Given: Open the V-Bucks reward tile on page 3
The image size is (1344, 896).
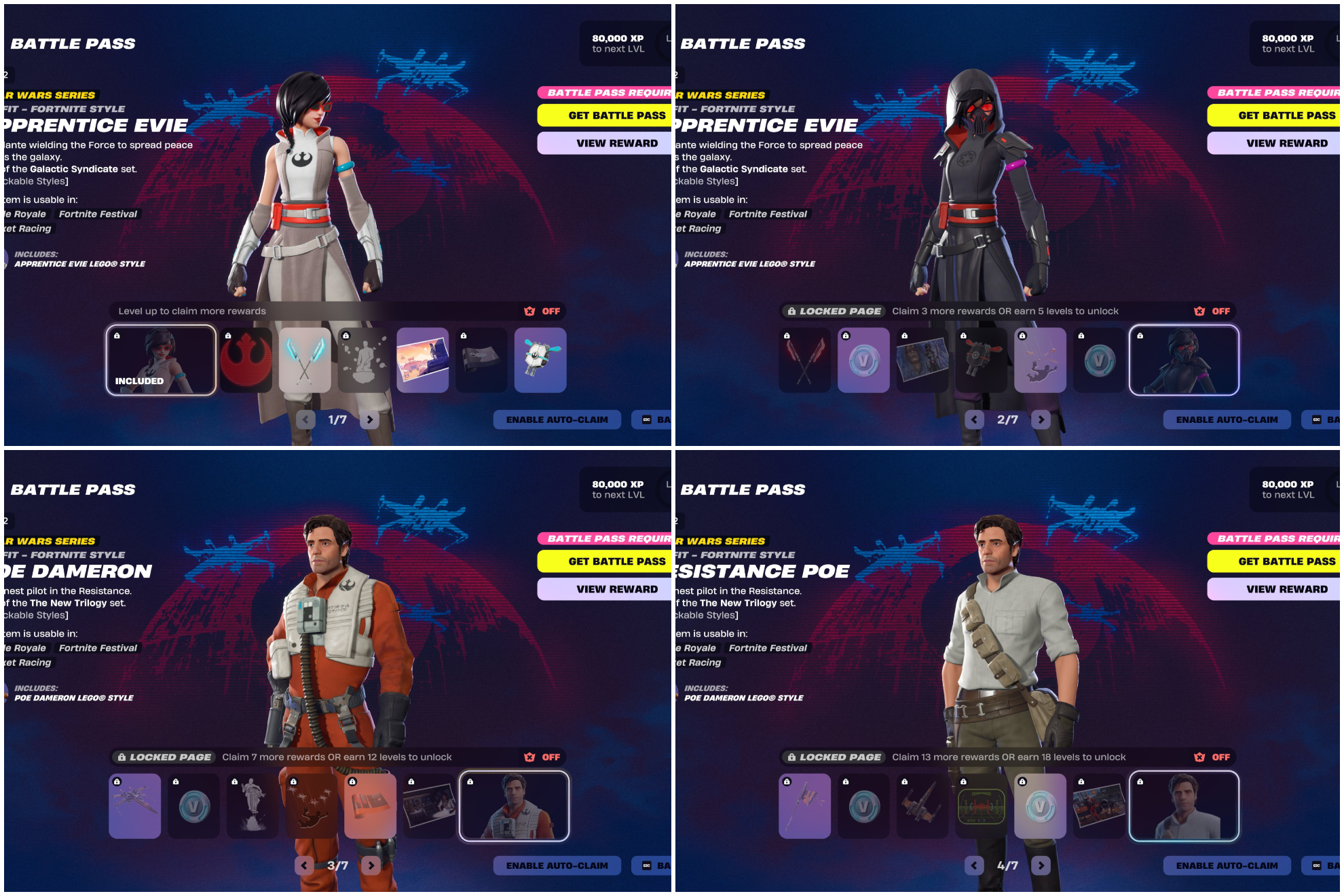Looking at the screenshot, I should point(194,806).
